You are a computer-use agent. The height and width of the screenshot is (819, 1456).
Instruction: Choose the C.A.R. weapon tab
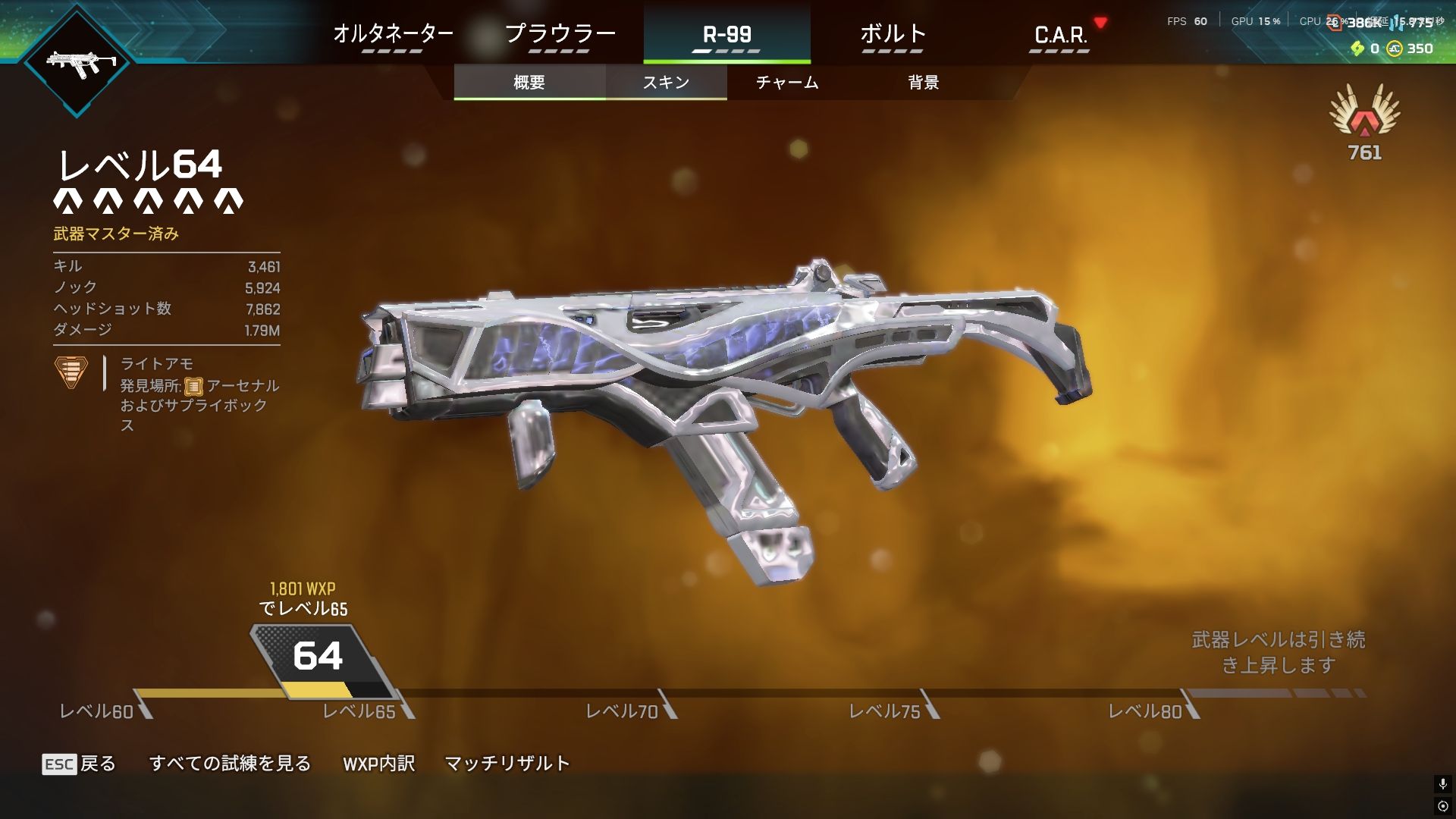click(x=1060, y=35)
